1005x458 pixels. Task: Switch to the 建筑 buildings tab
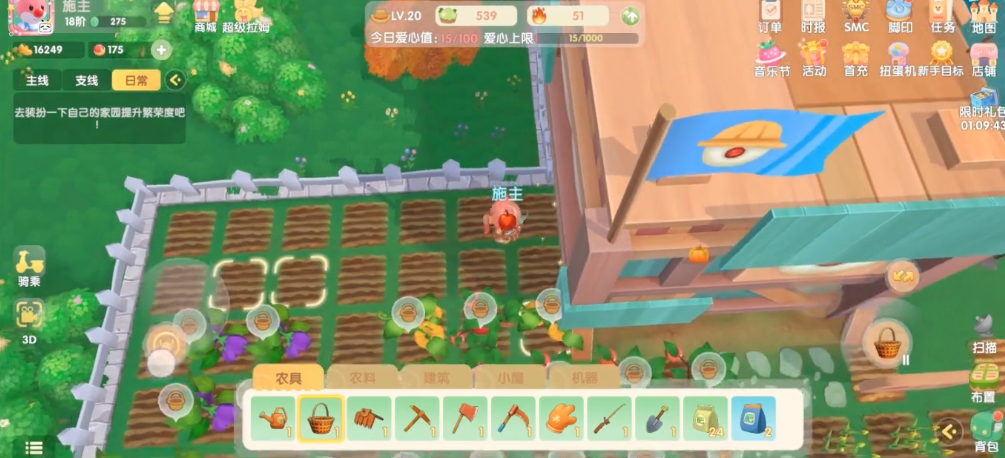[435, 378]
